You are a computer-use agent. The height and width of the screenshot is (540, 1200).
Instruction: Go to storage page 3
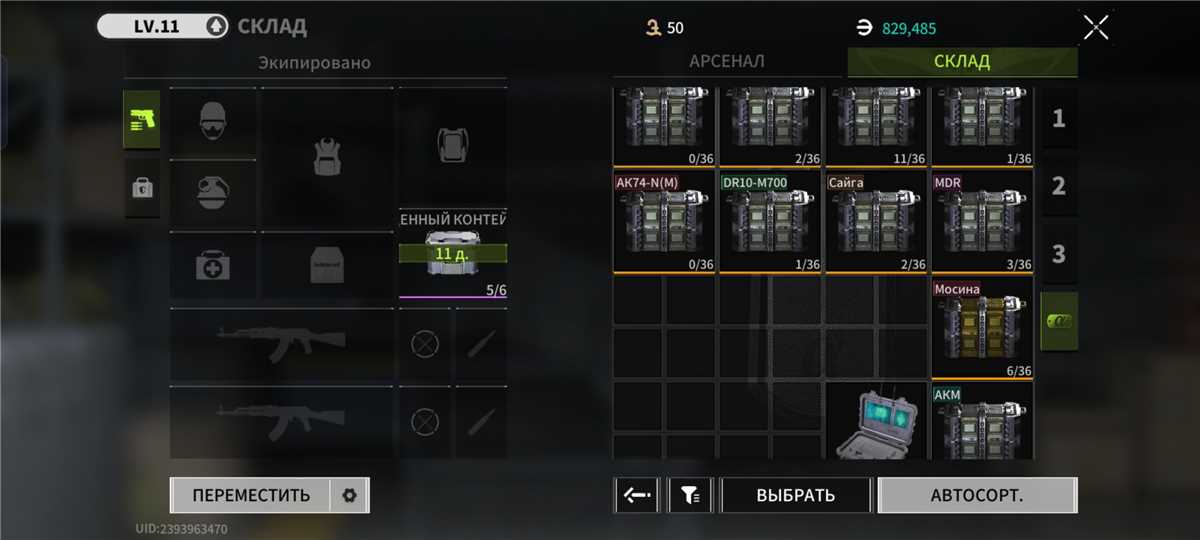[1059, 253]
